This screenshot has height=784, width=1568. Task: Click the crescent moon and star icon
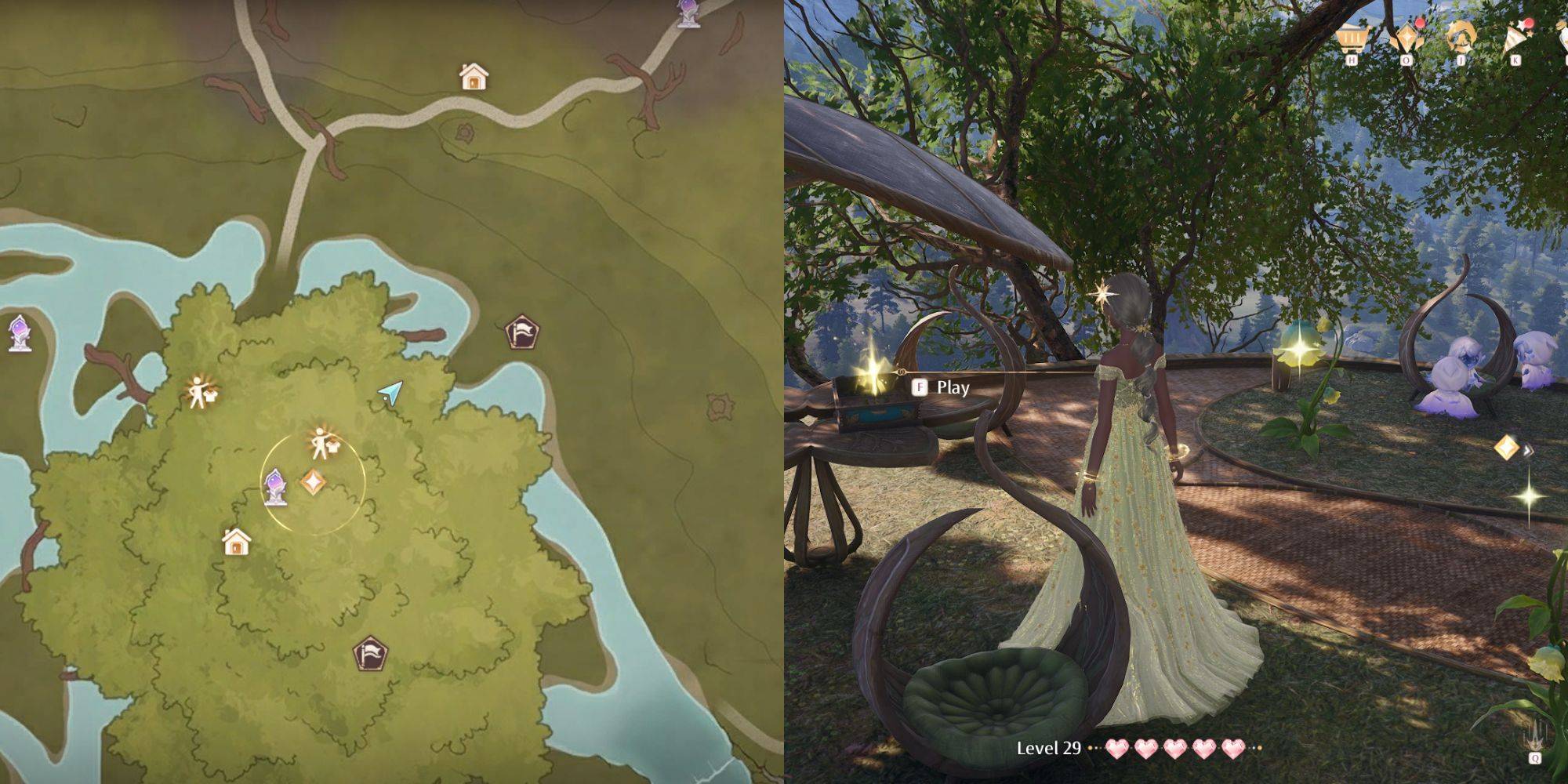pos(1461,36)
